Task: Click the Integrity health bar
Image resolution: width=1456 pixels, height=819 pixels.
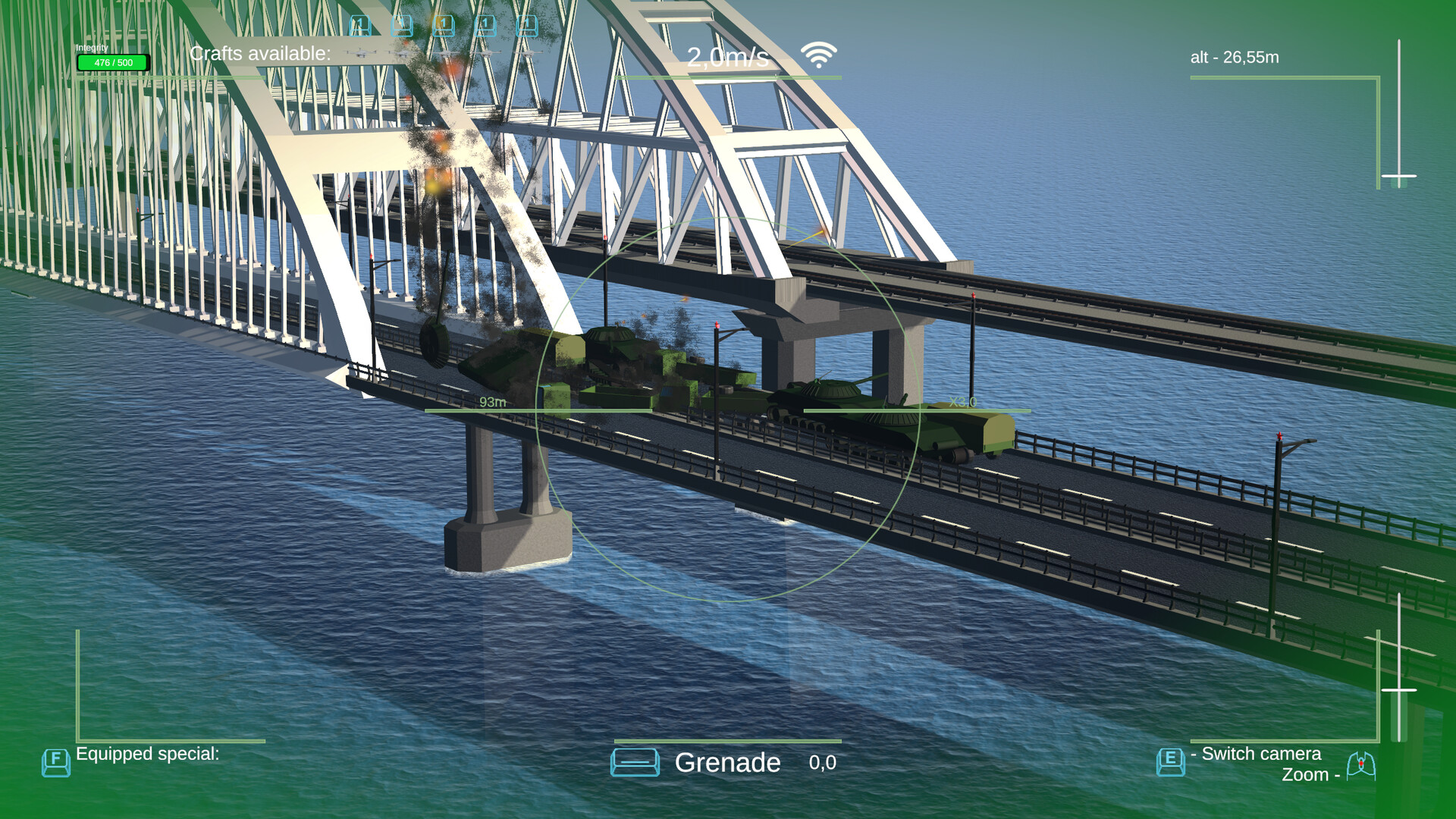Action: pos(111,61)
